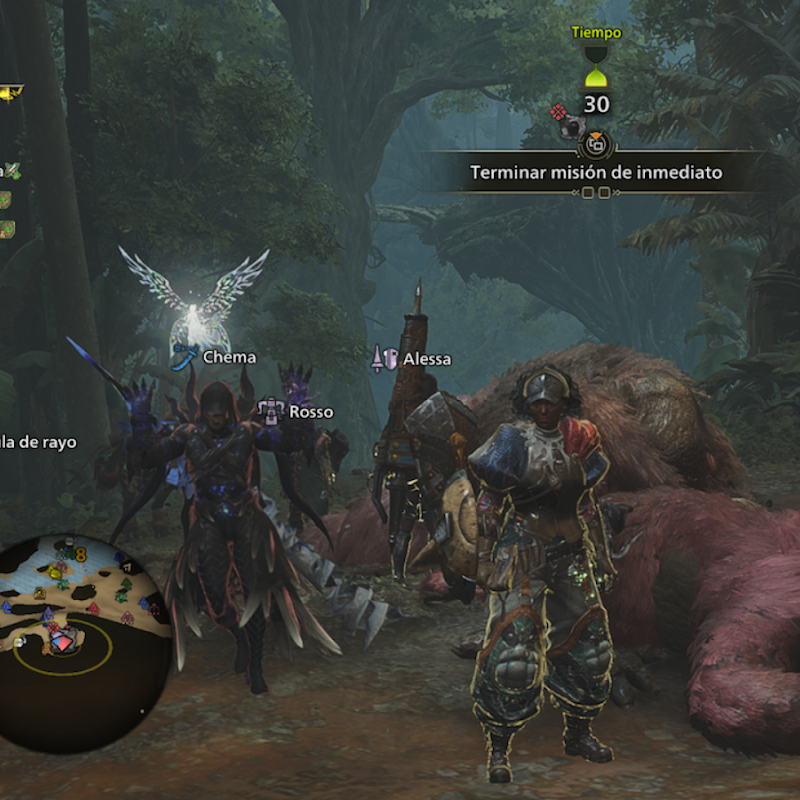This screenshot has height=800, width=800.
Task: Select 'Terminar misión de inmediato' option
Action: coord(596,172)
